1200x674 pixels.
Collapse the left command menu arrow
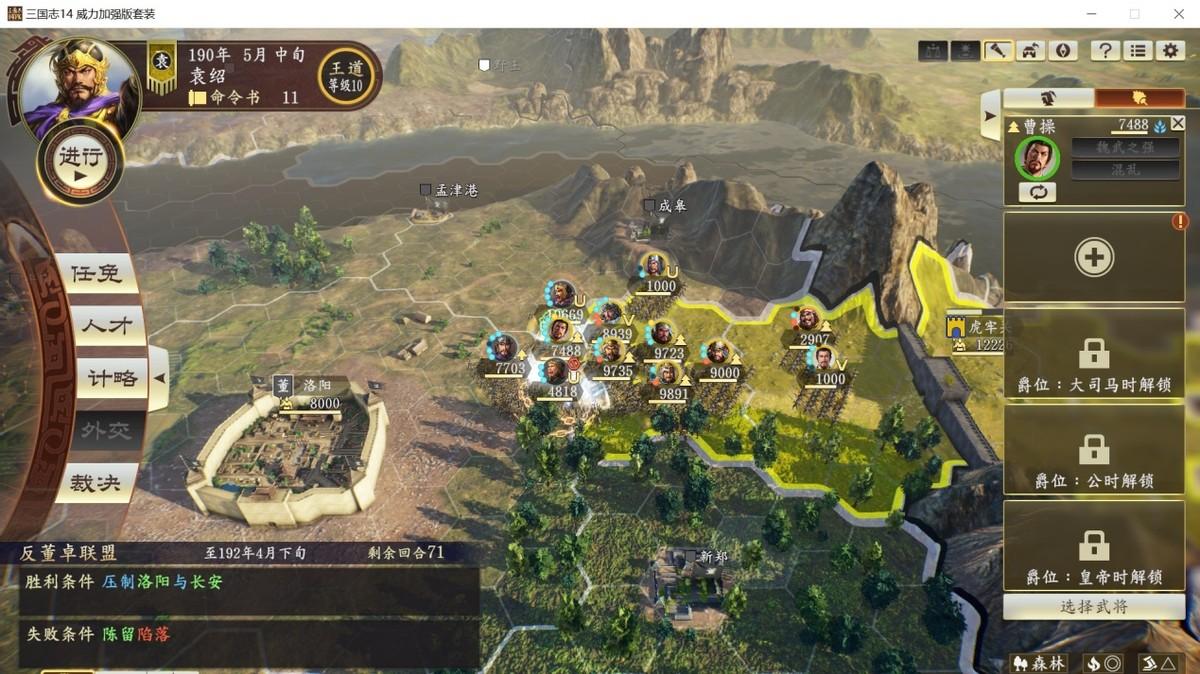click(x=158, y=378)
